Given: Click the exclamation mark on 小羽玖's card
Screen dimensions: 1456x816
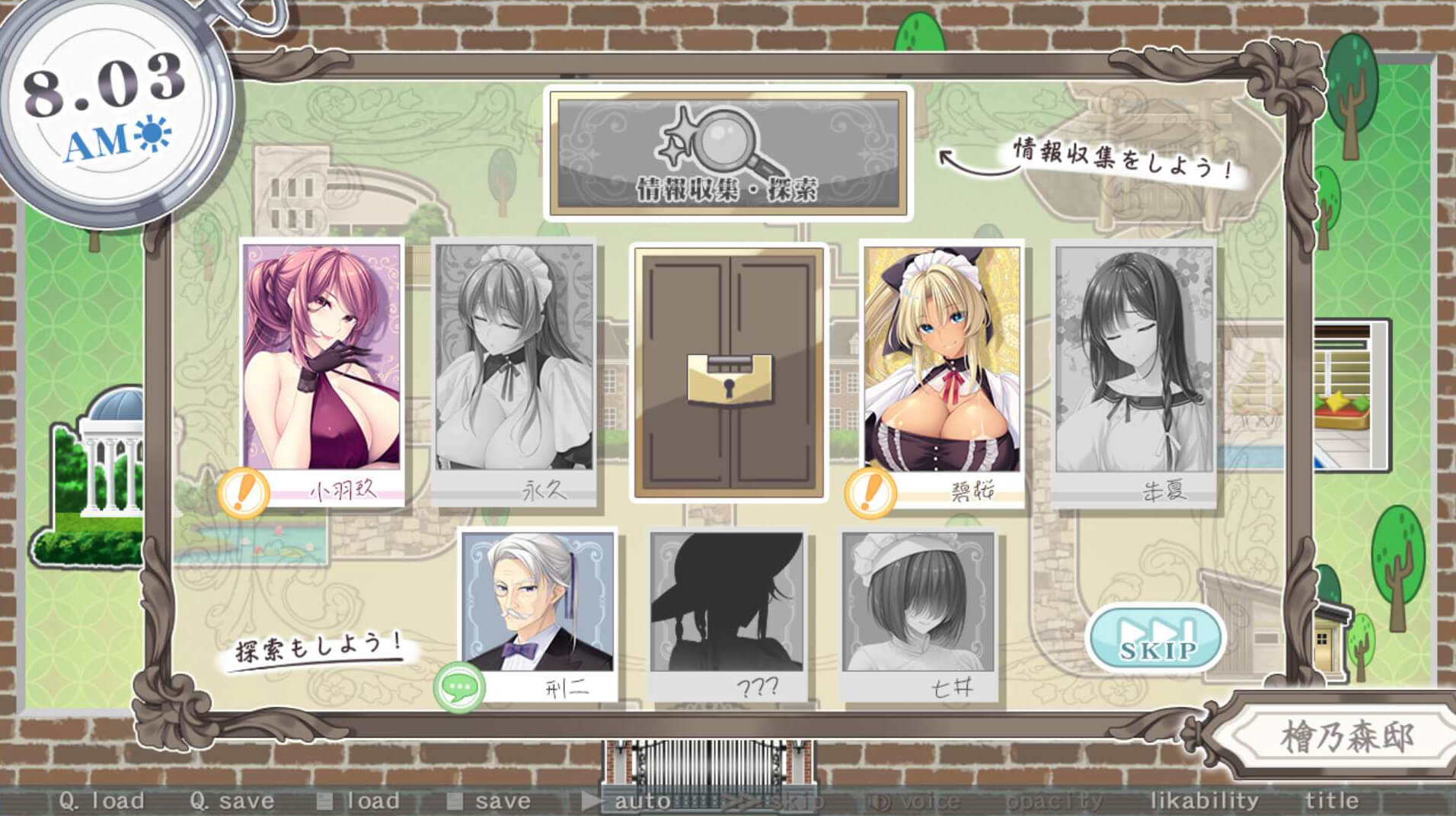Looking at the screenshot, I should 244,492.
